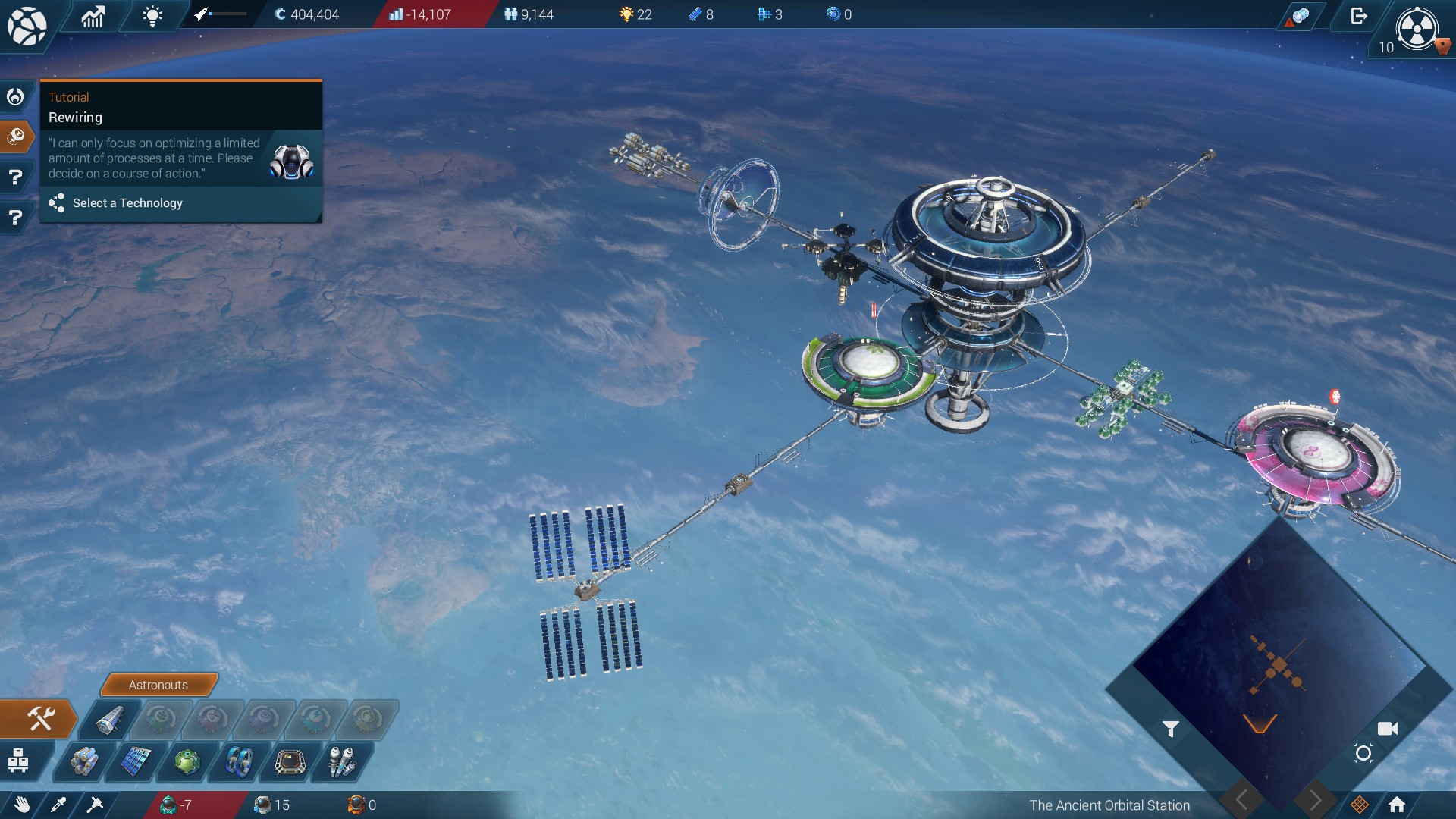
Task: Activate the eyedropper copy tool
Action: [58, 805]
